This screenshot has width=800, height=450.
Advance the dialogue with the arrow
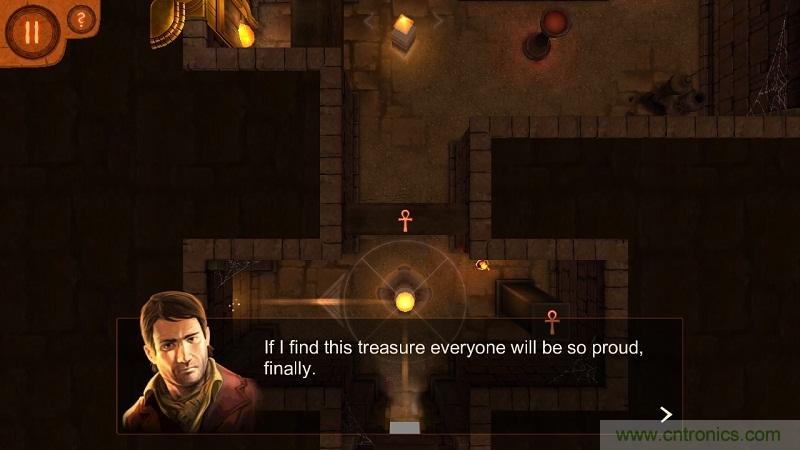666,414
